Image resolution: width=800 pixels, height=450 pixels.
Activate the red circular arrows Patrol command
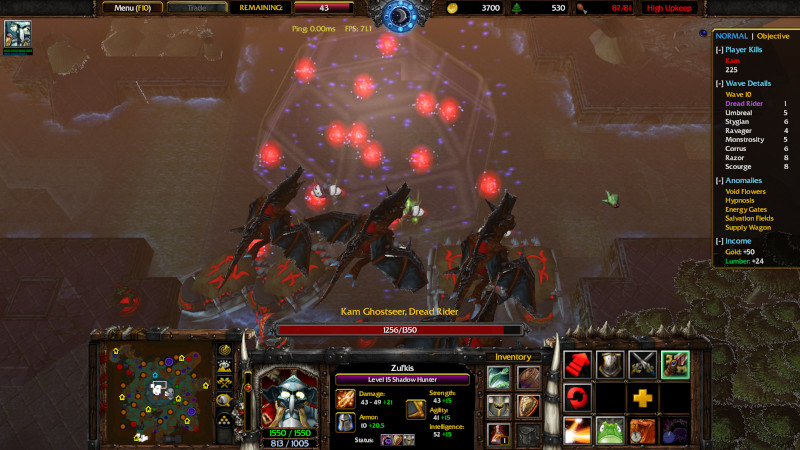coord(578,398)
